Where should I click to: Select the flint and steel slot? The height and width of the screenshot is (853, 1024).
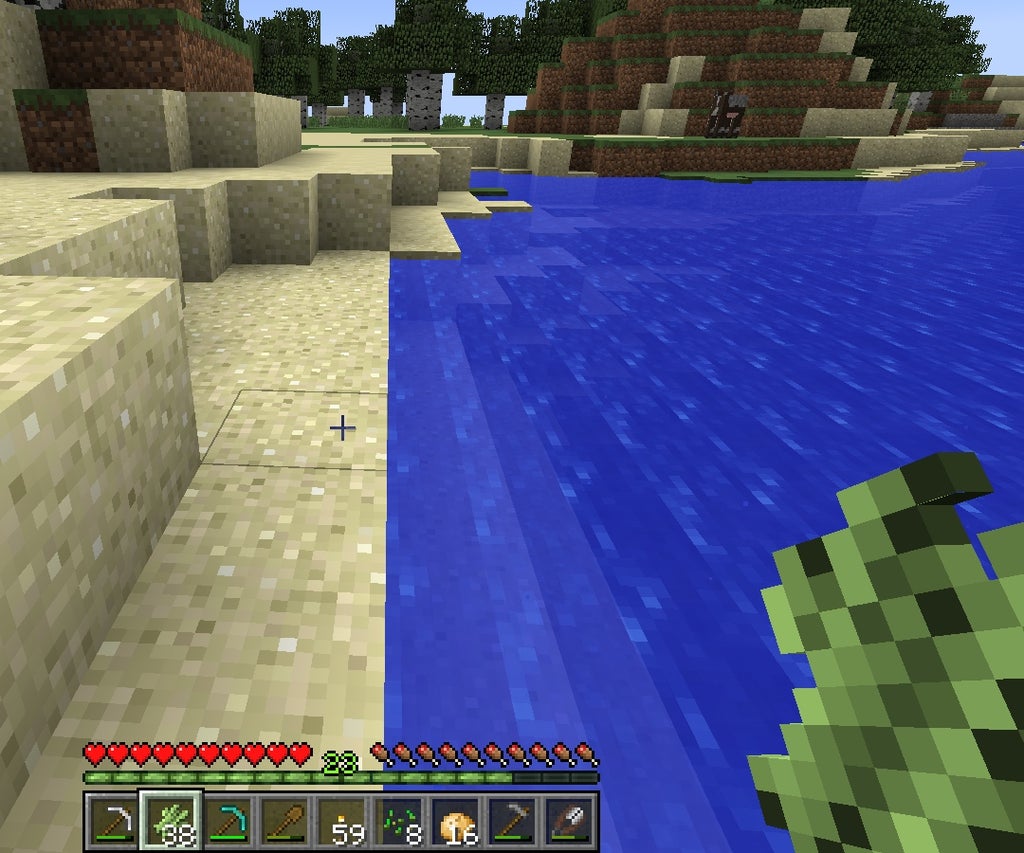pyautogui.click(x=571, y=820)
